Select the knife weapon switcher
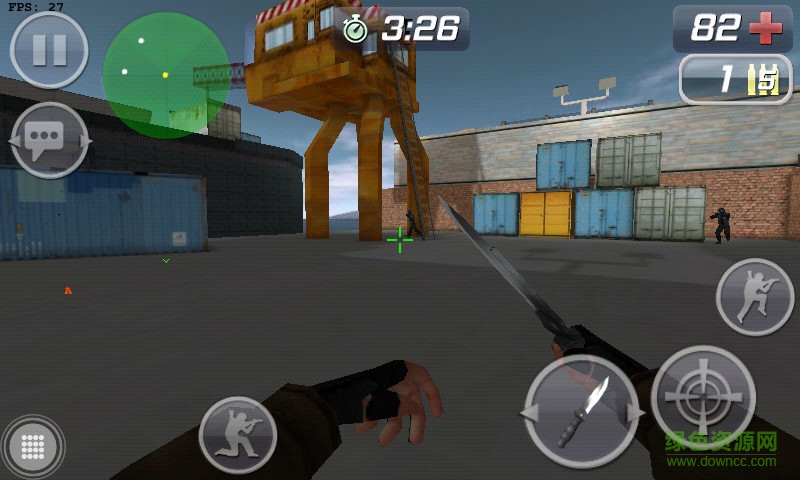The width and height of the screenshot is (800, 480). point(581,411)
